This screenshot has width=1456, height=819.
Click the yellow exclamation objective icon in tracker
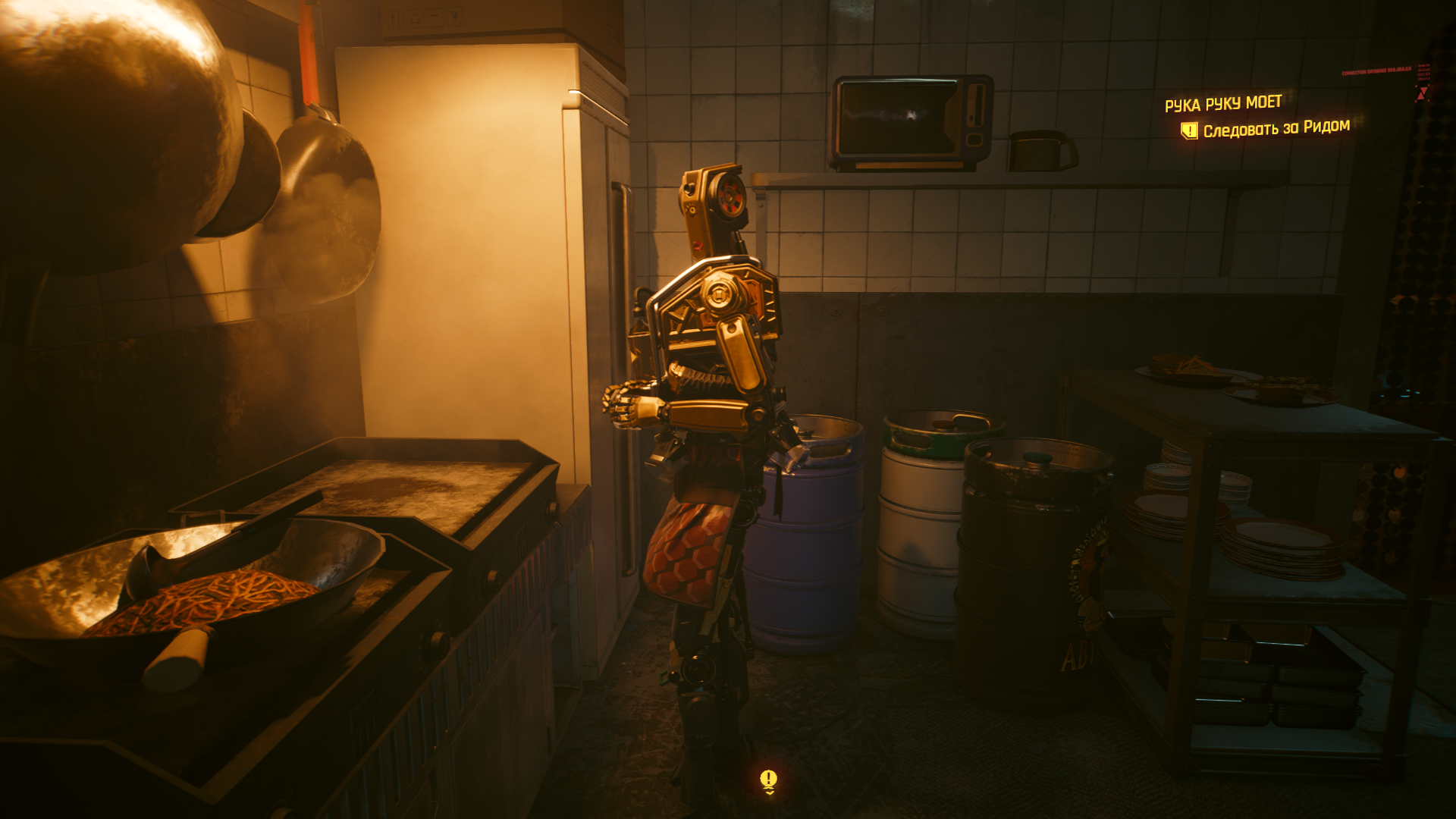pos(1188,131)
